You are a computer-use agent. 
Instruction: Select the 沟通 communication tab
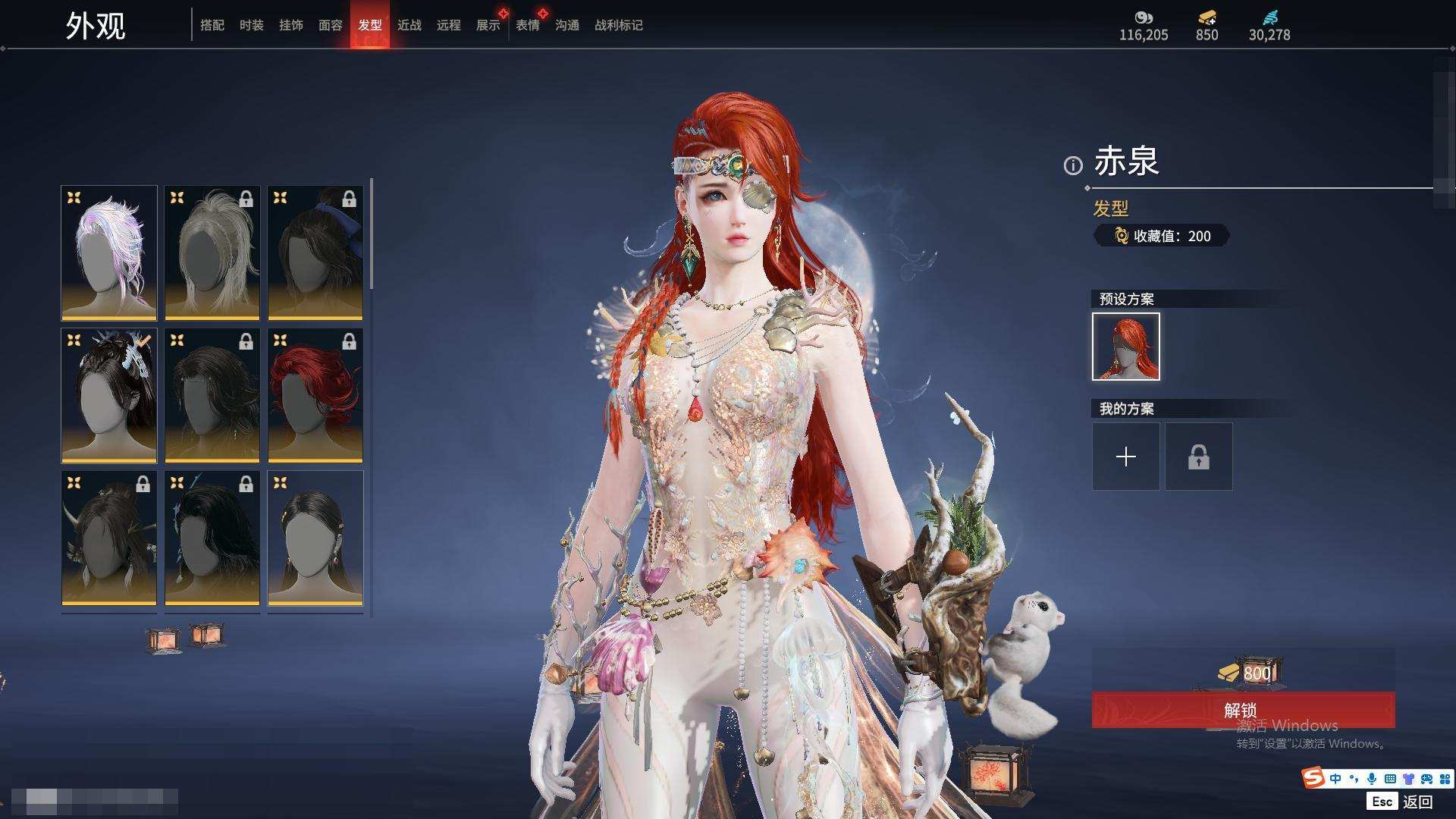pos(567,25)
